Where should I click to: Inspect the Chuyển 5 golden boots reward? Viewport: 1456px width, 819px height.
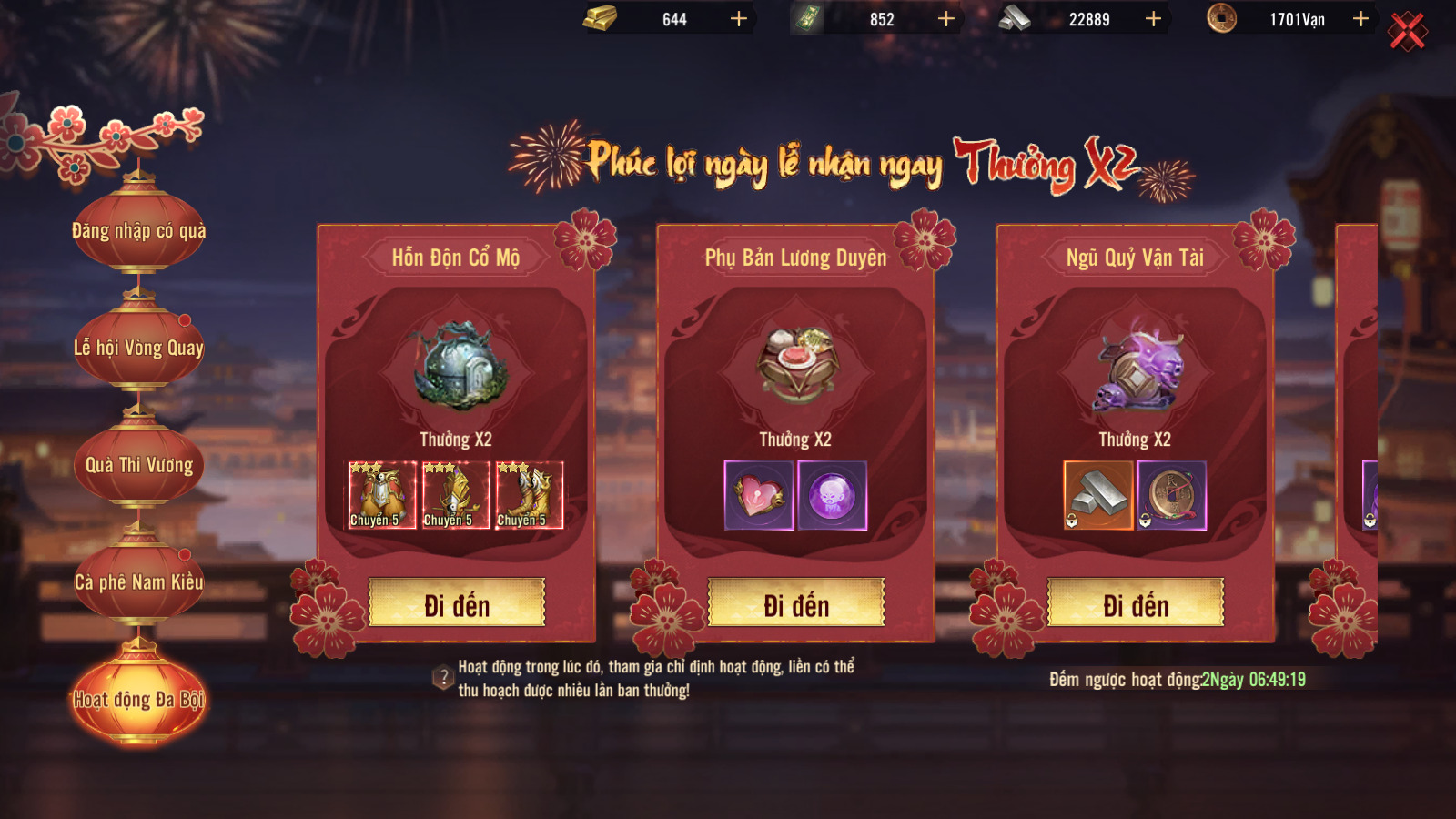click(x=530, y=495)
